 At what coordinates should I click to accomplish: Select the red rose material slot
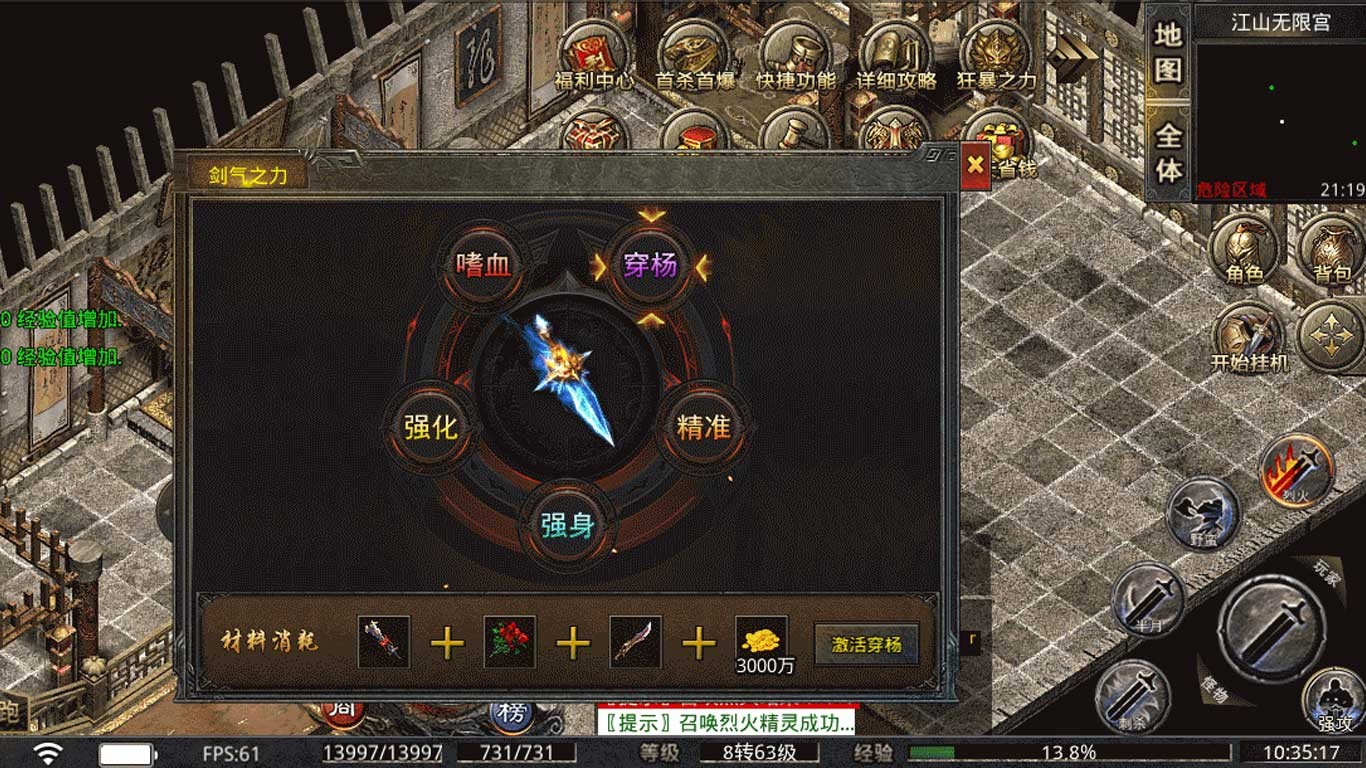click(x=509, y=642)
